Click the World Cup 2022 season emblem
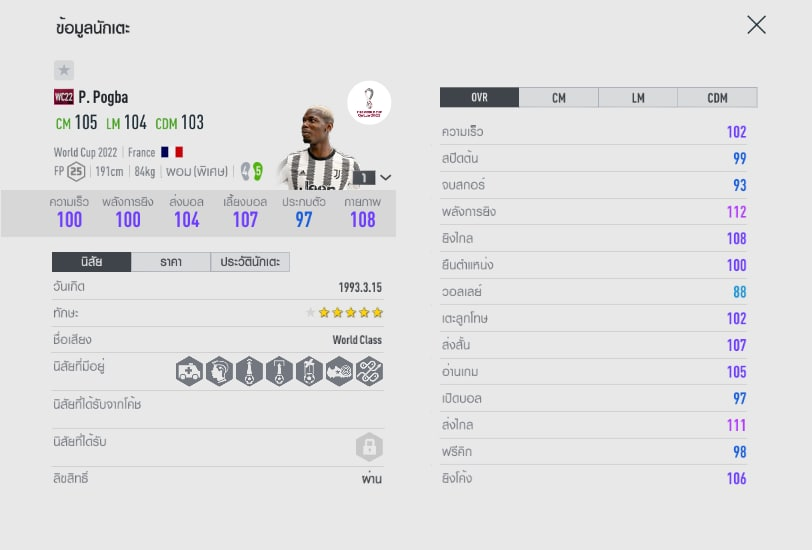This screenshot has width=812, height=550. (369, 103)
